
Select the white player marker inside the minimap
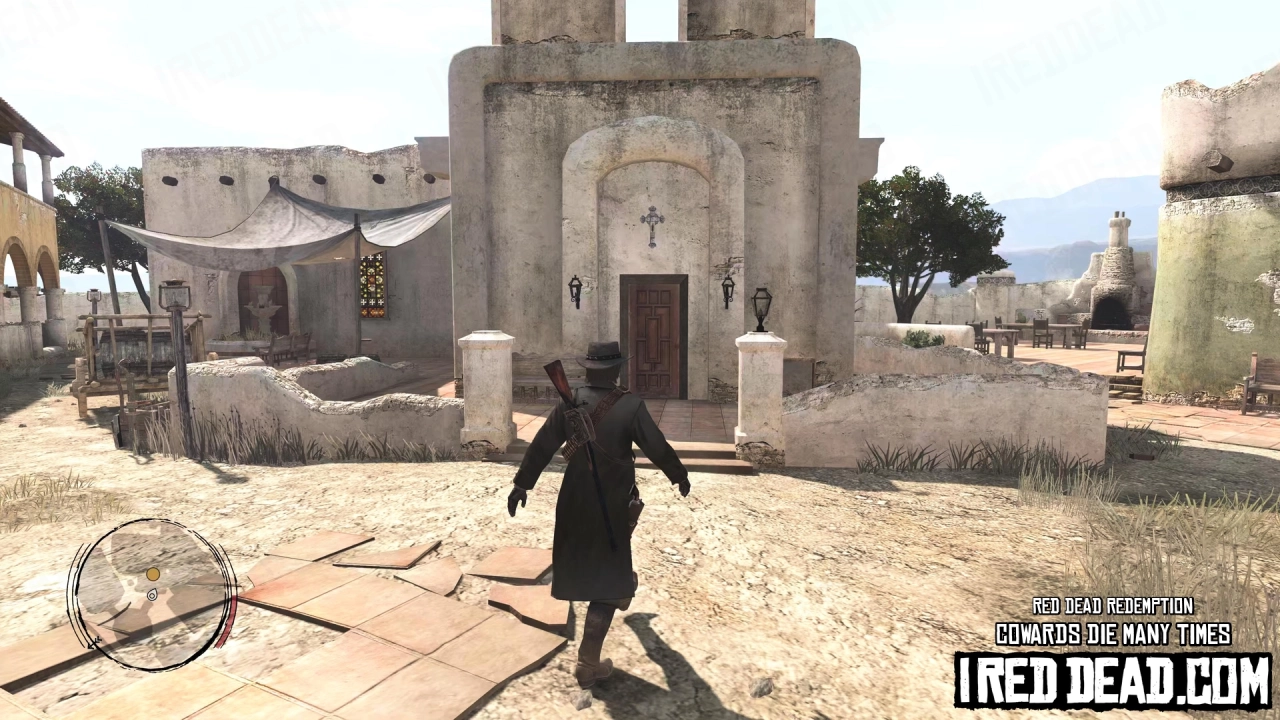pos(153,596)
